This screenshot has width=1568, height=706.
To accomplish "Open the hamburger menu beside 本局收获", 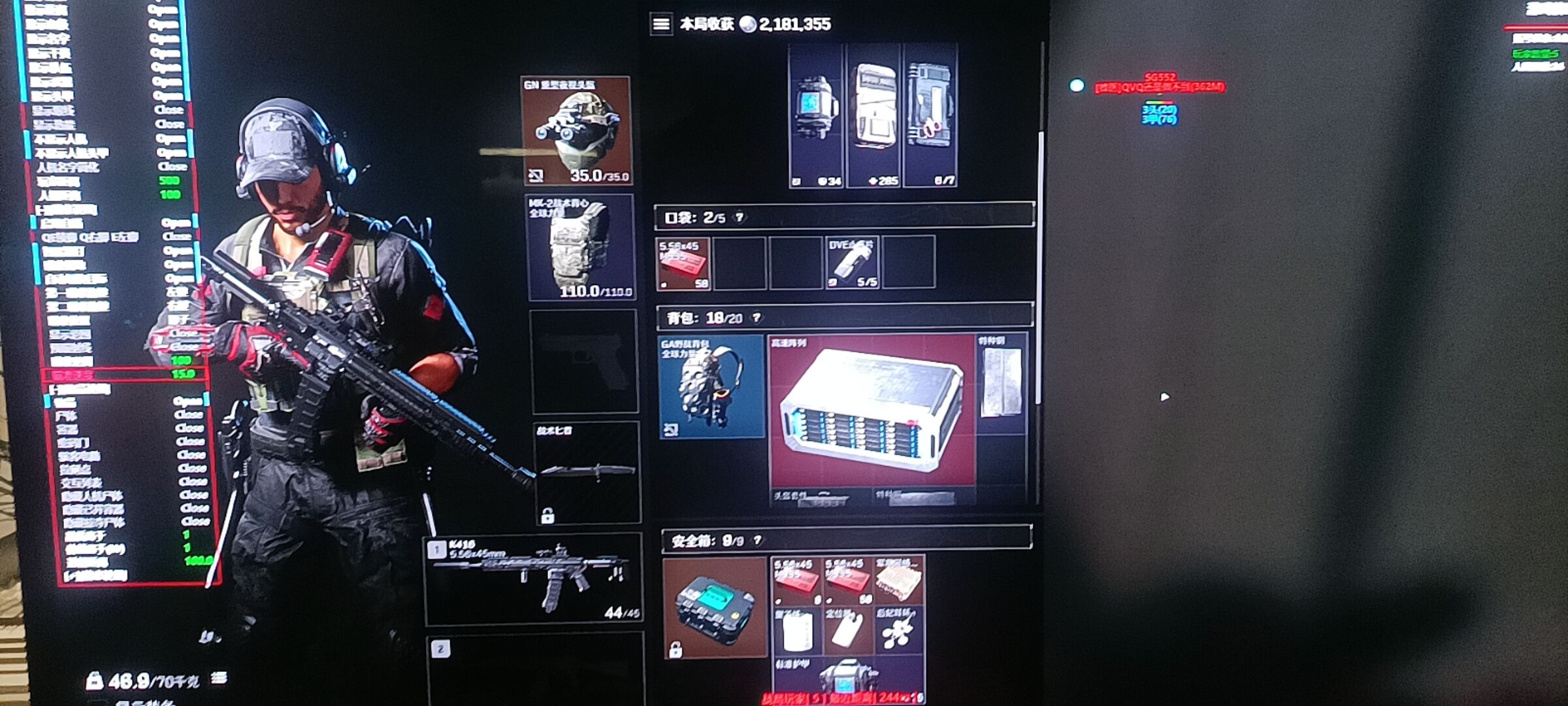I will (x=661, y=24).
